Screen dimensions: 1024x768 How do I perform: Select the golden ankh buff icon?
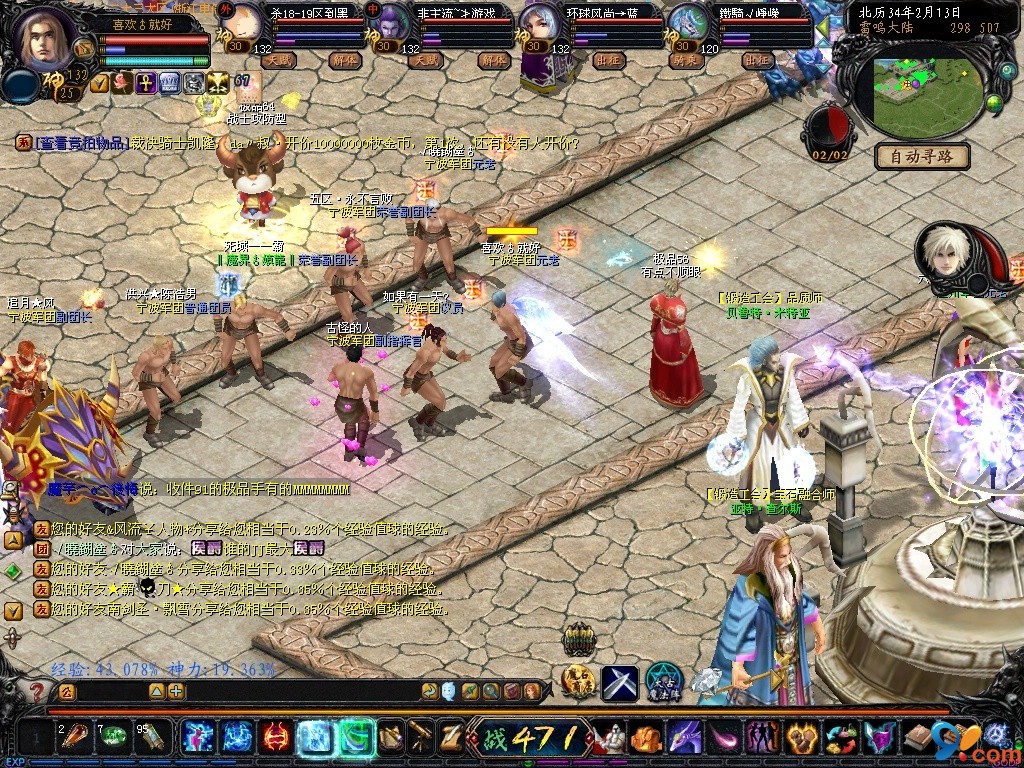point(143,83)
